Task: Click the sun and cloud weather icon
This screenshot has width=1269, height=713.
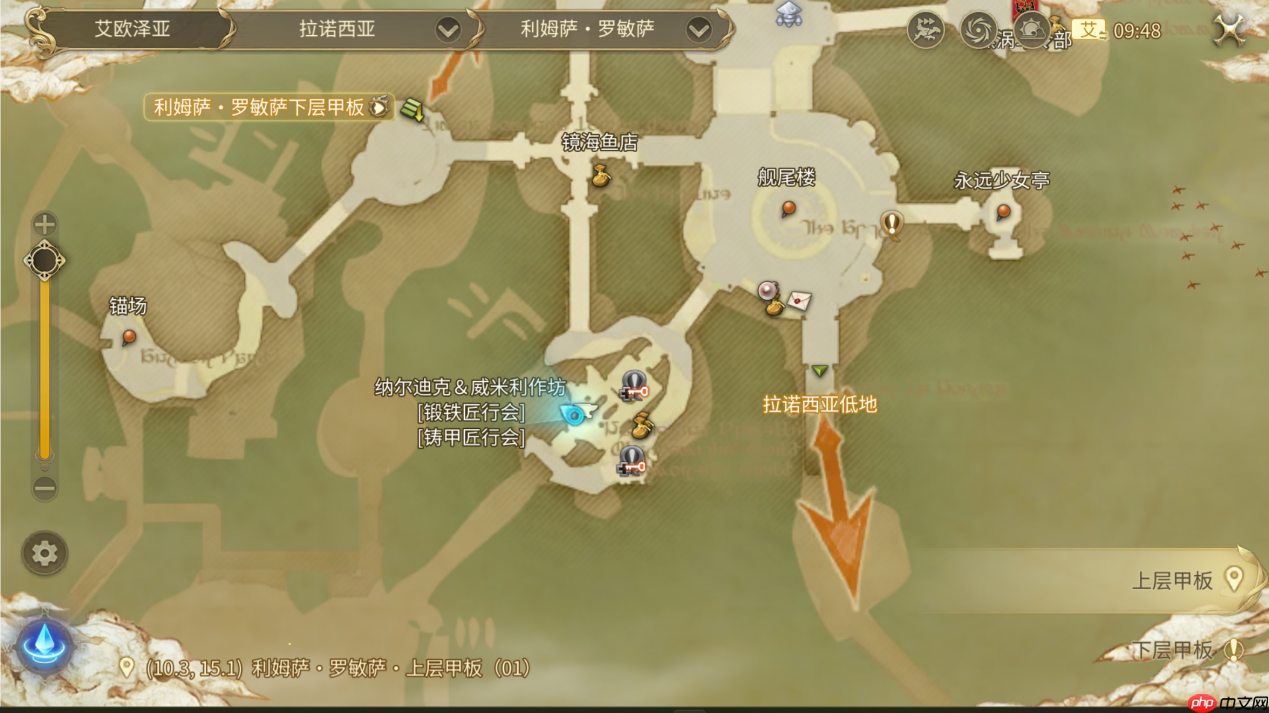Action: pos(1031,31)
